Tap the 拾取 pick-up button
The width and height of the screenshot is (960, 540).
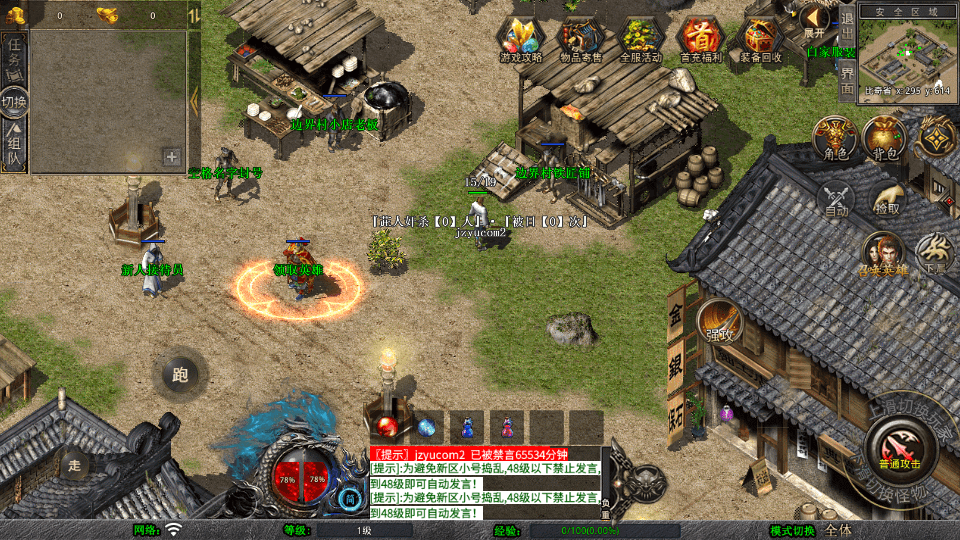886,198
